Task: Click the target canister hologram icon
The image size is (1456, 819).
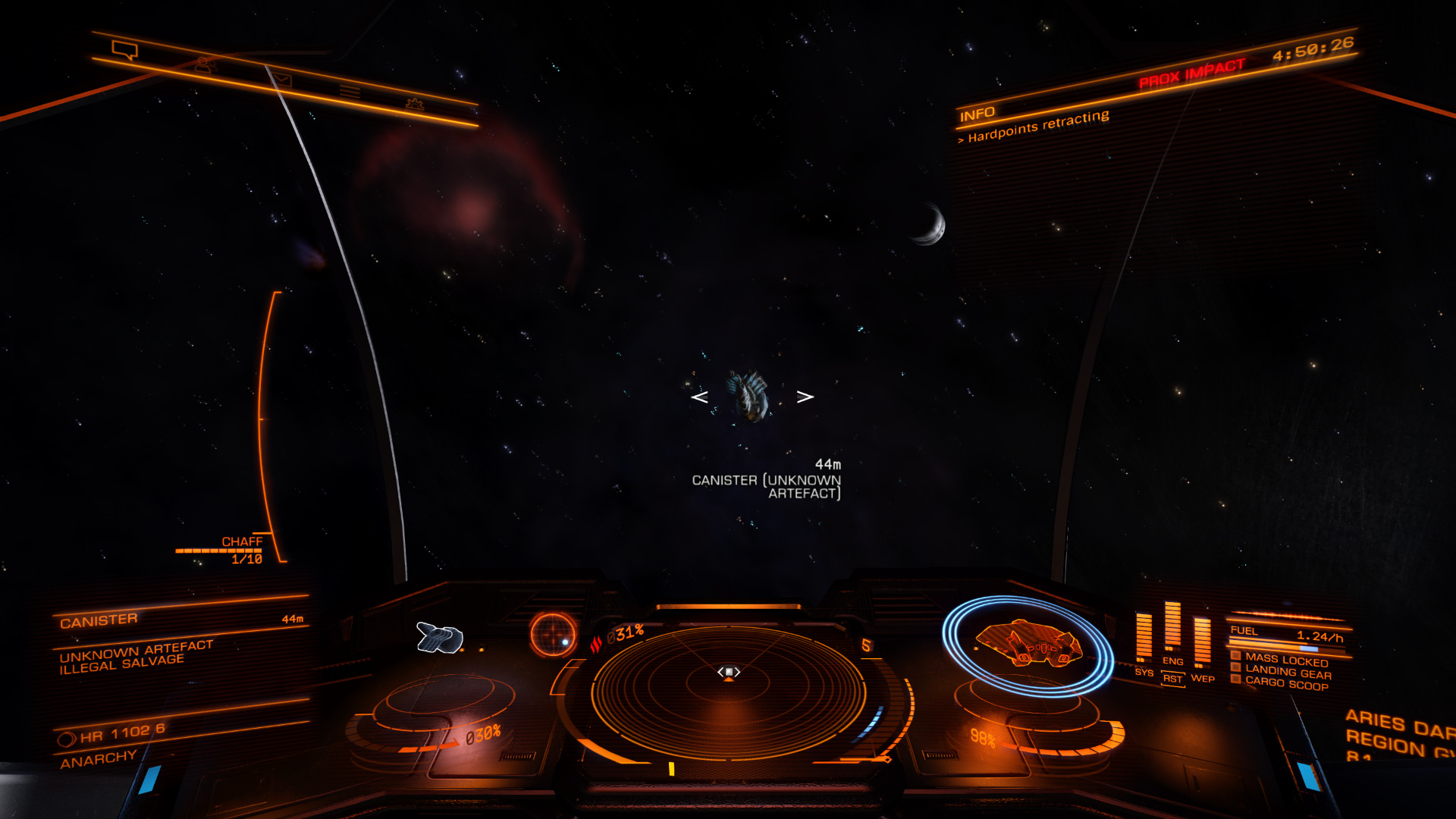Action: (x=440, y=637)
